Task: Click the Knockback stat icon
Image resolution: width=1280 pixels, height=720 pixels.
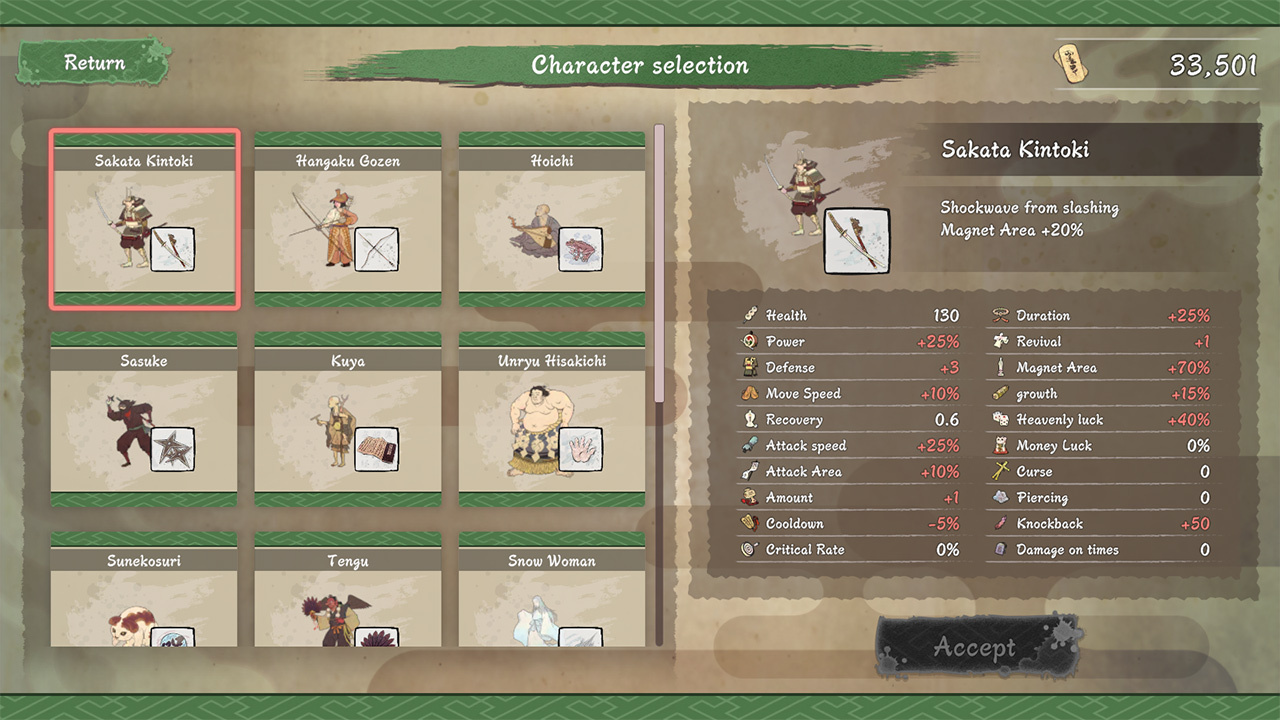Action: (999, 523)
